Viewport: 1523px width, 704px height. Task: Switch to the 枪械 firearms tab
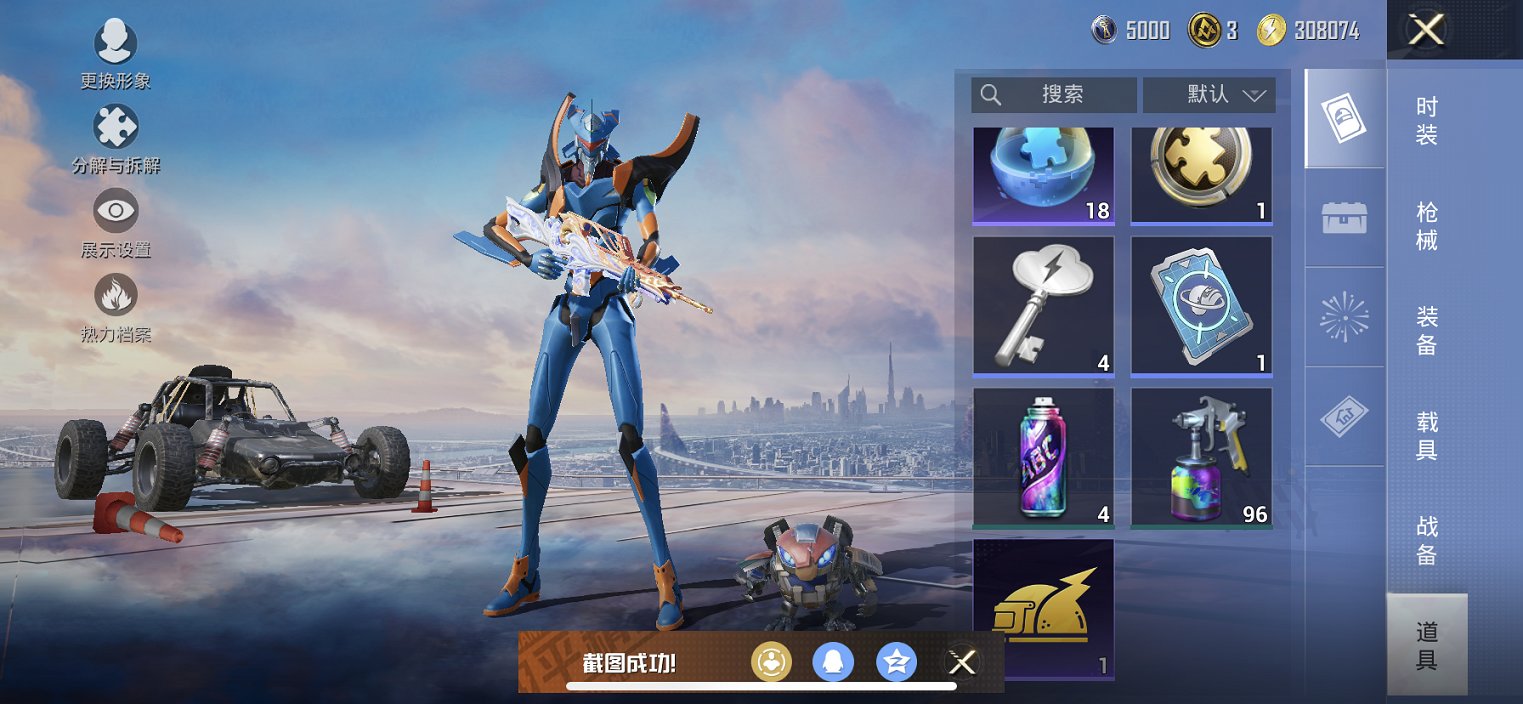pyautogui.click(x=1427, y=226)
